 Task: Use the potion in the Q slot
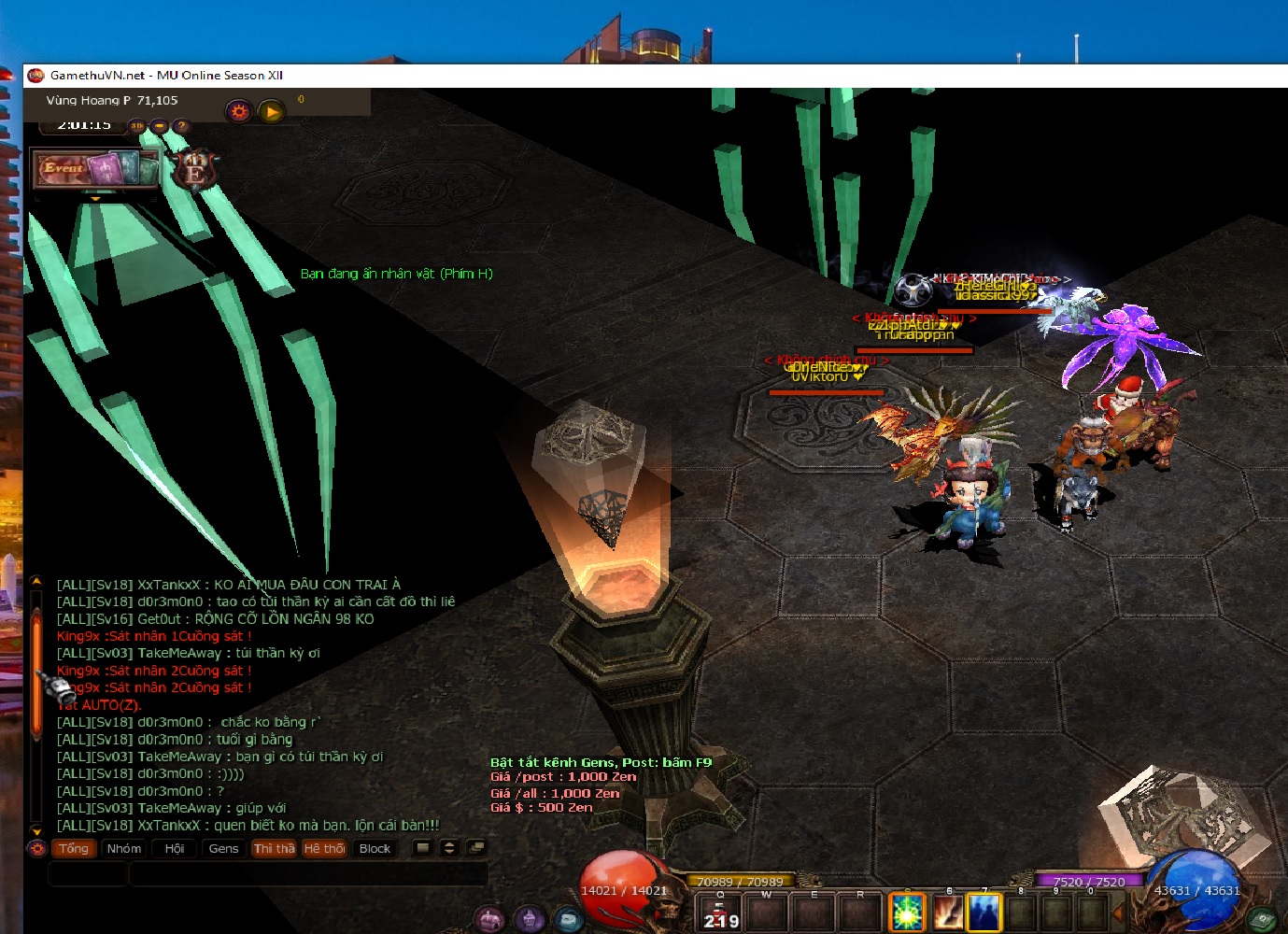point(720,913)
